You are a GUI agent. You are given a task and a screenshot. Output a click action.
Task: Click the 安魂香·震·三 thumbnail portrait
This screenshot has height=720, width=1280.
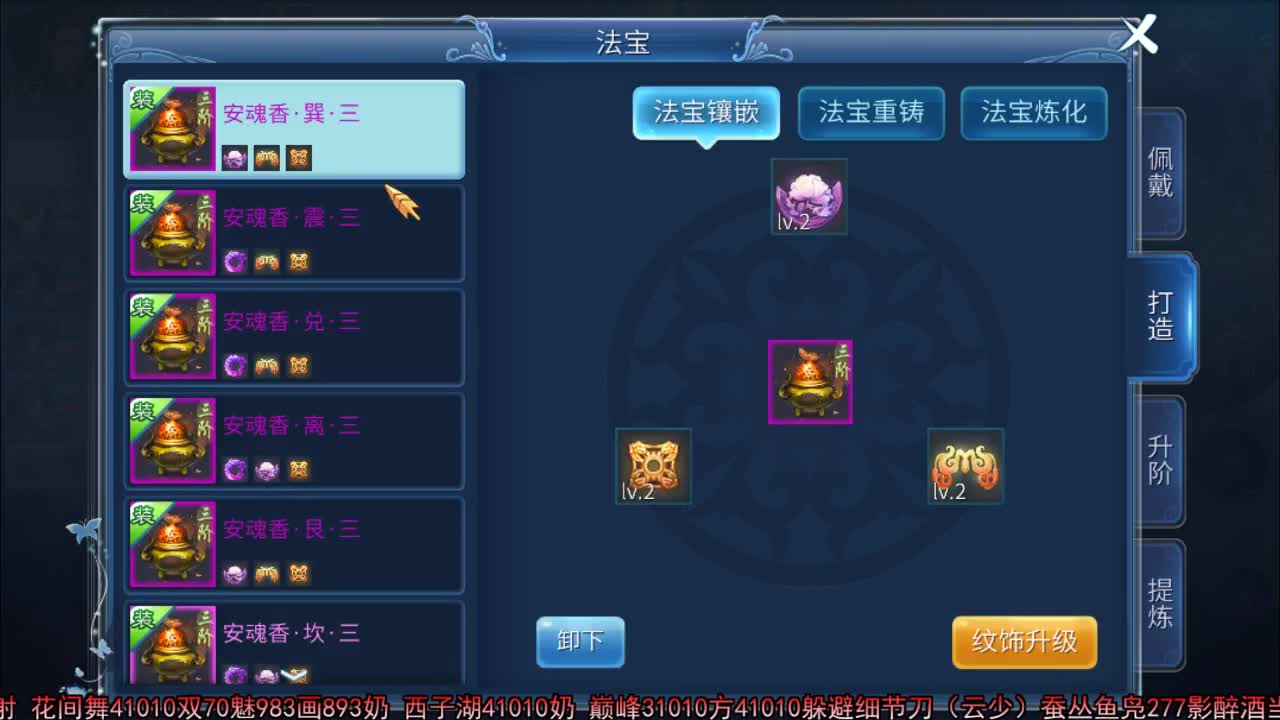click(x=171, y=232)
